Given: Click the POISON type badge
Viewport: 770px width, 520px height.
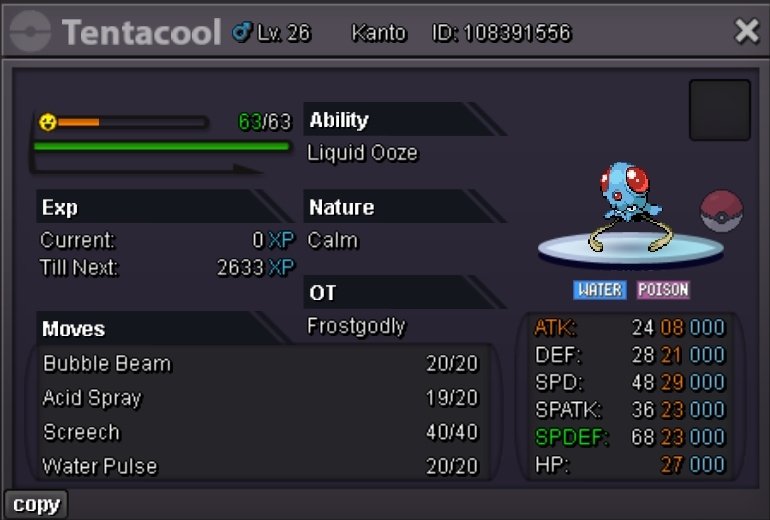Looking at the screenshot, I should point(663,290).
